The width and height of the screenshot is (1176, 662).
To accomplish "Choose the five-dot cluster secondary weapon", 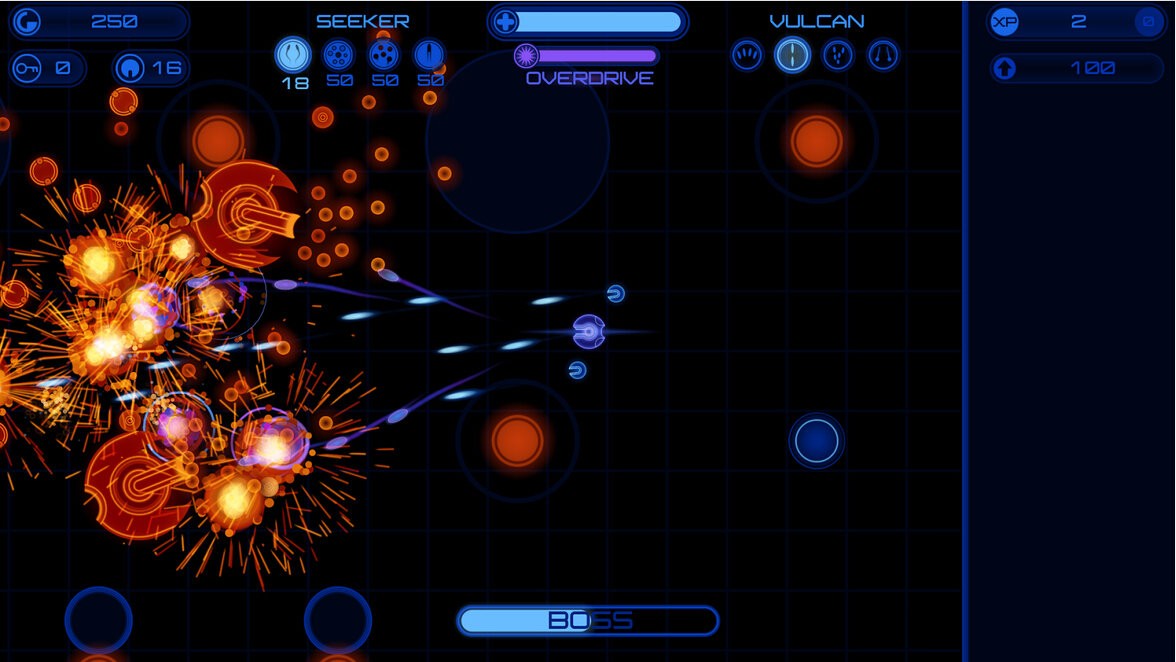I will [x=384, y=54].
